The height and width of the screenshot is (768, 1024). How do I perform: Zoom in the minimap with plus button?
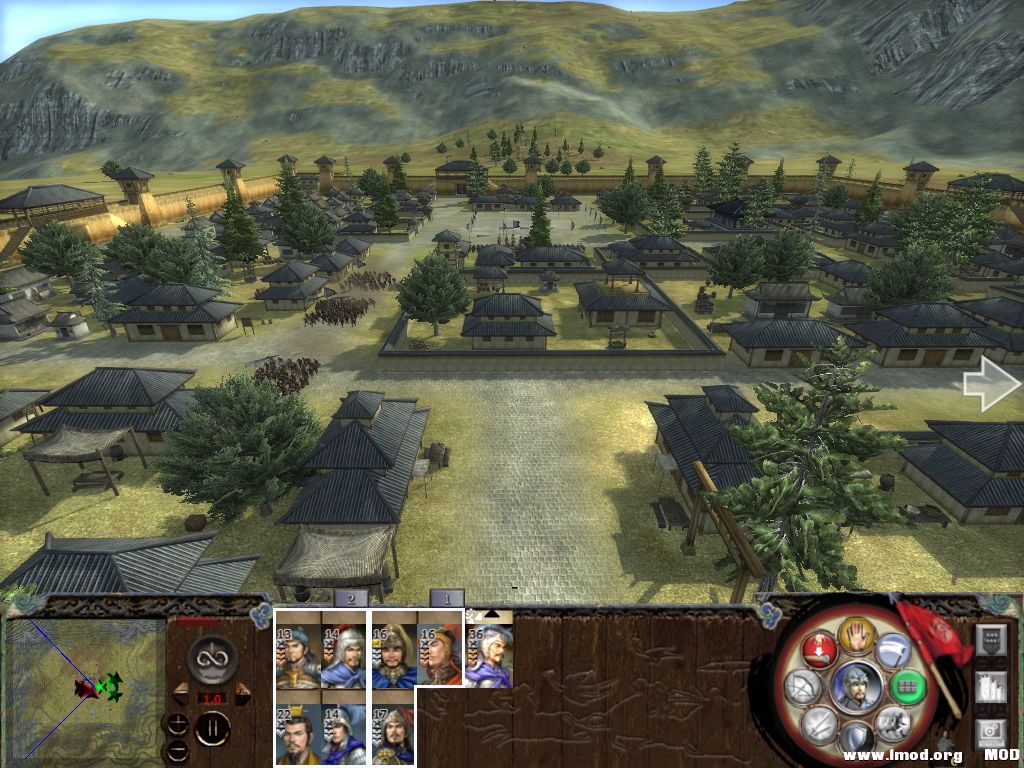[x=177, y=722]
